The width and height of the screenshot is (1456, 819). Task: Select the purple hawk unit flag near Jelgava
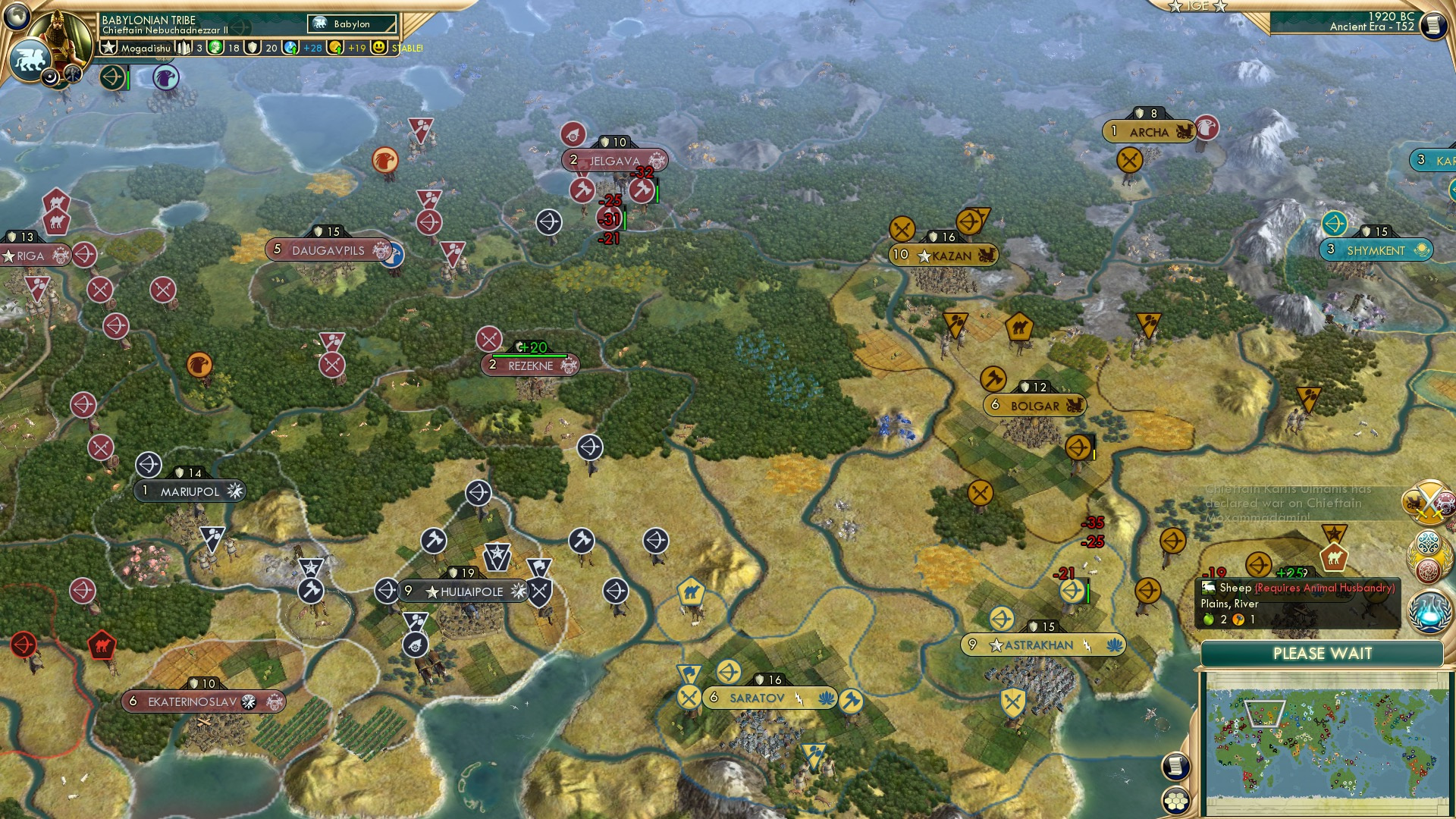(165, 79)
